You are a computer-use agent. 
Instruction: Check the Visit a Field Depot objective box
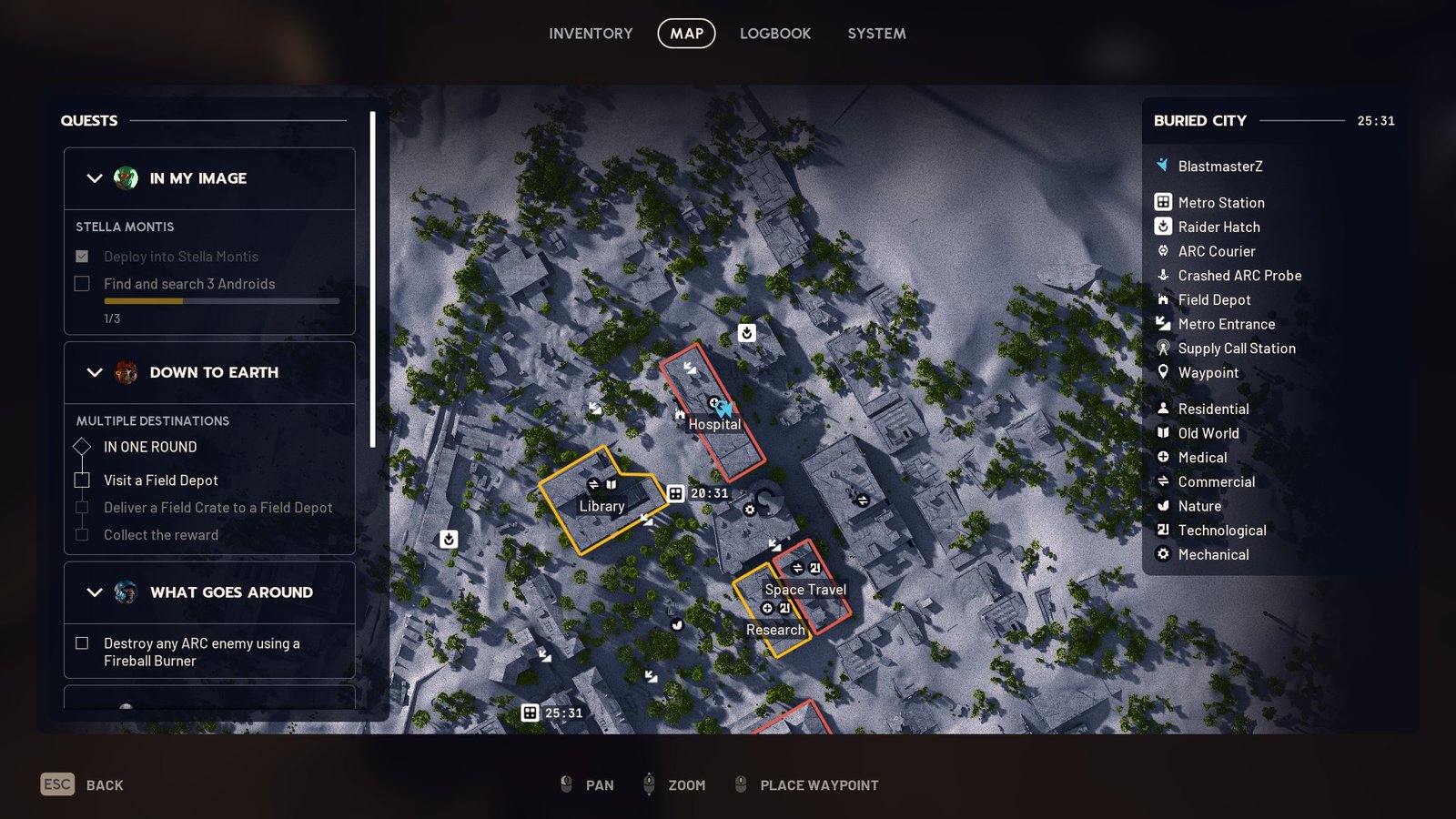tap(80, 480)
